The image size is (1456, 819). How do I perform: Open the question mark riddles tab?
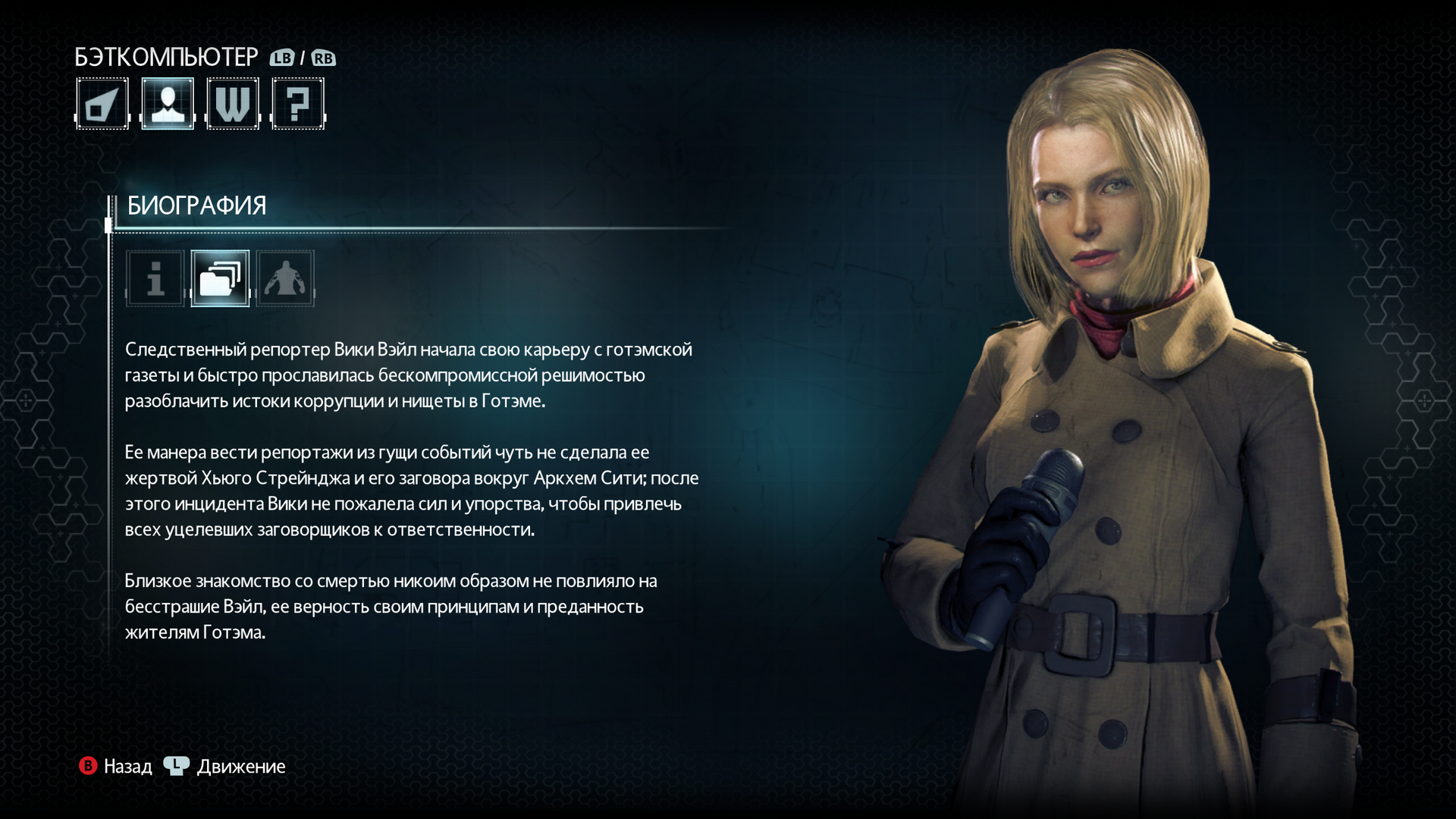click(x=298, y=104)
